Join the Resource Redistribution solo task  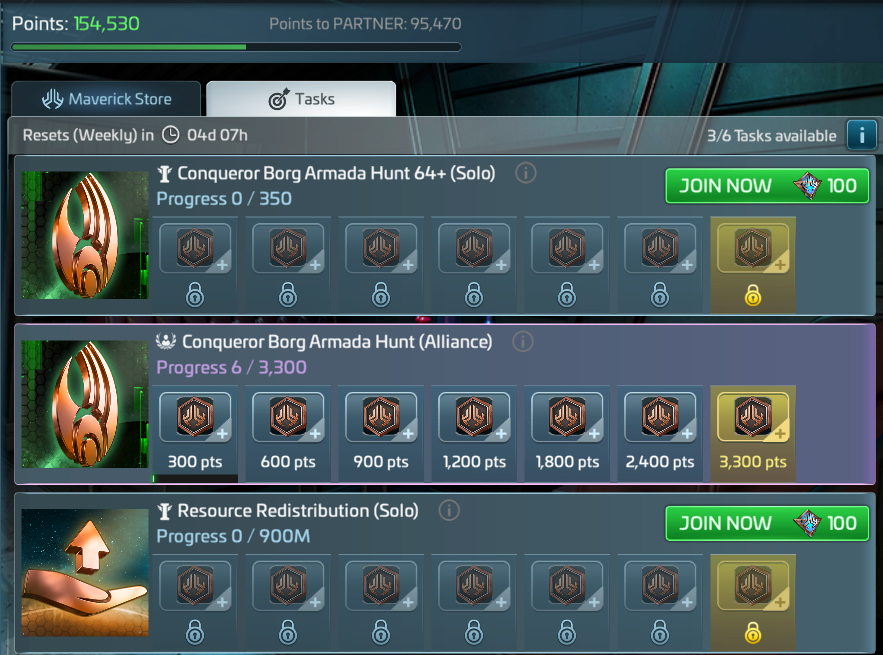(767, 523)
